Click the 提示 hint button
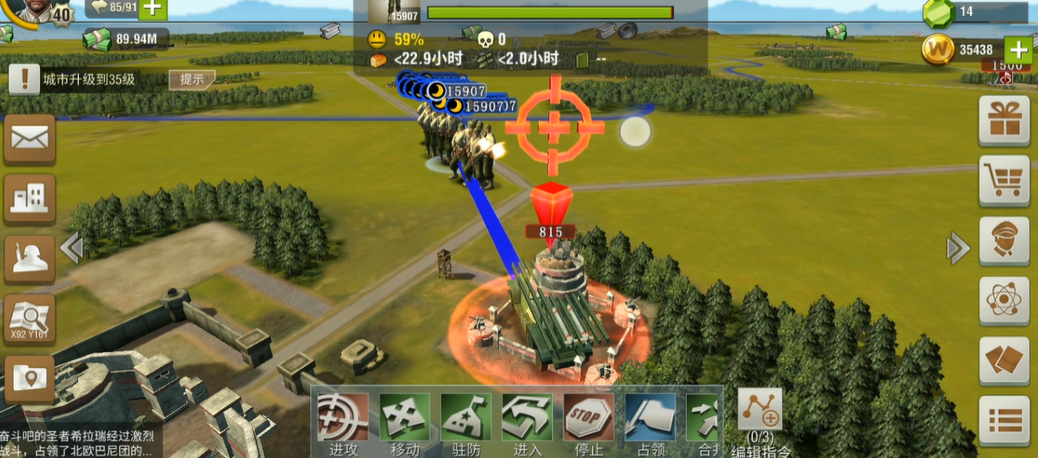1038x458 pixels. click(x=192, y=79)
